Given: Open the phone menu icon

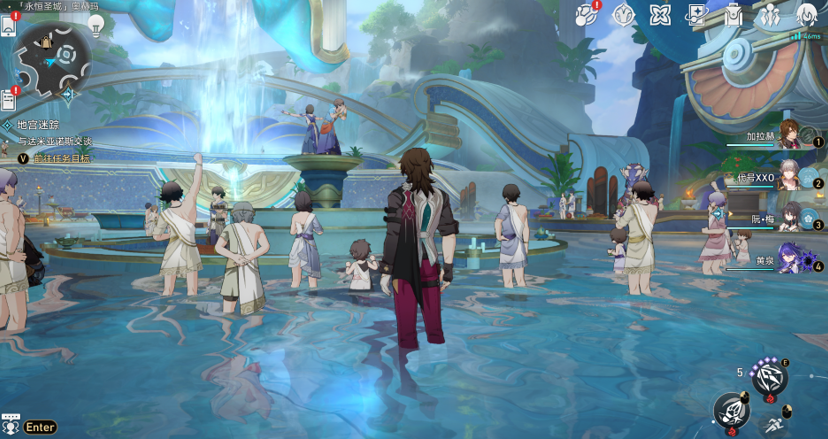Looking at the screenshot, I should click(x=9, y=26).
